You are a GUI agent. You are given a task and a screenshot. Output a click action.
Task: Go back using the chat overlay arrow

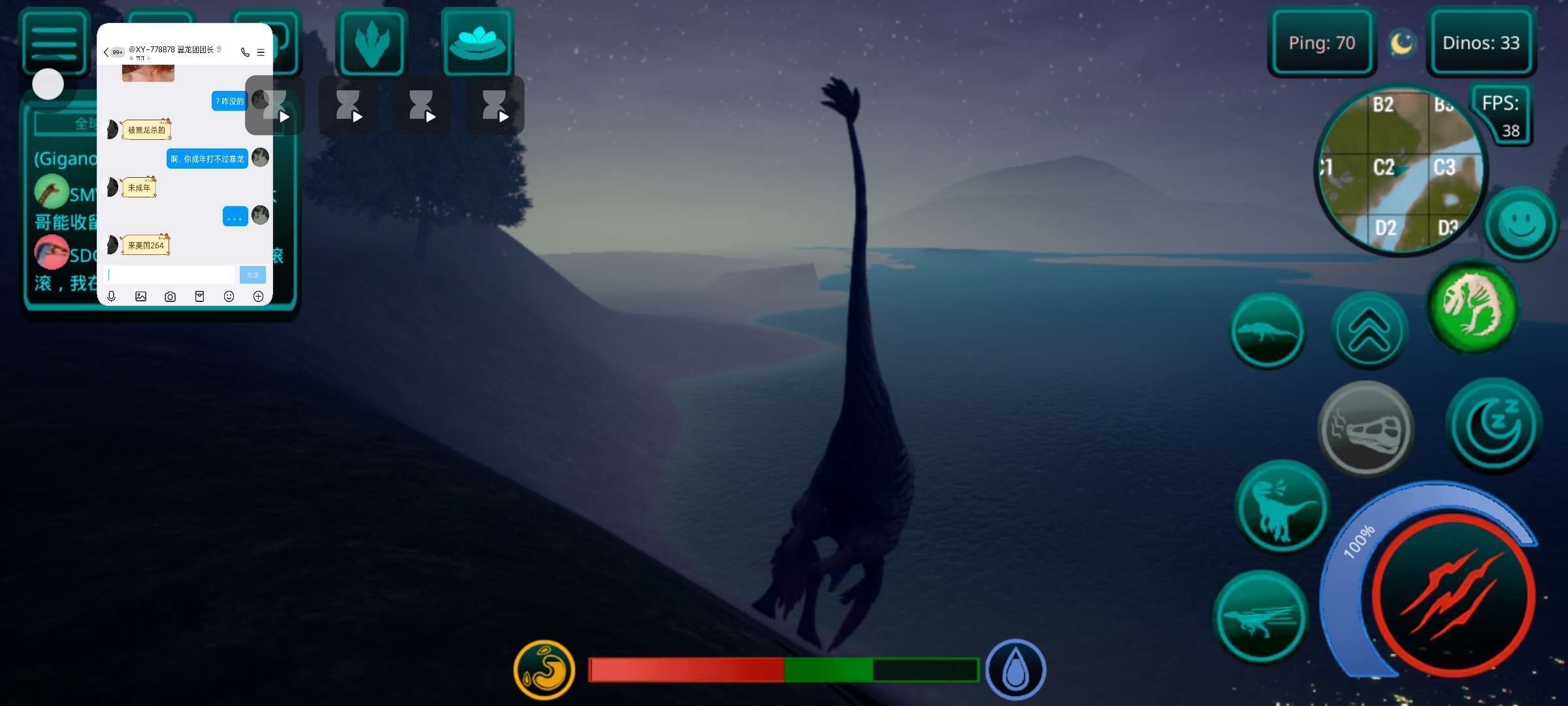[x=106, y=52]
